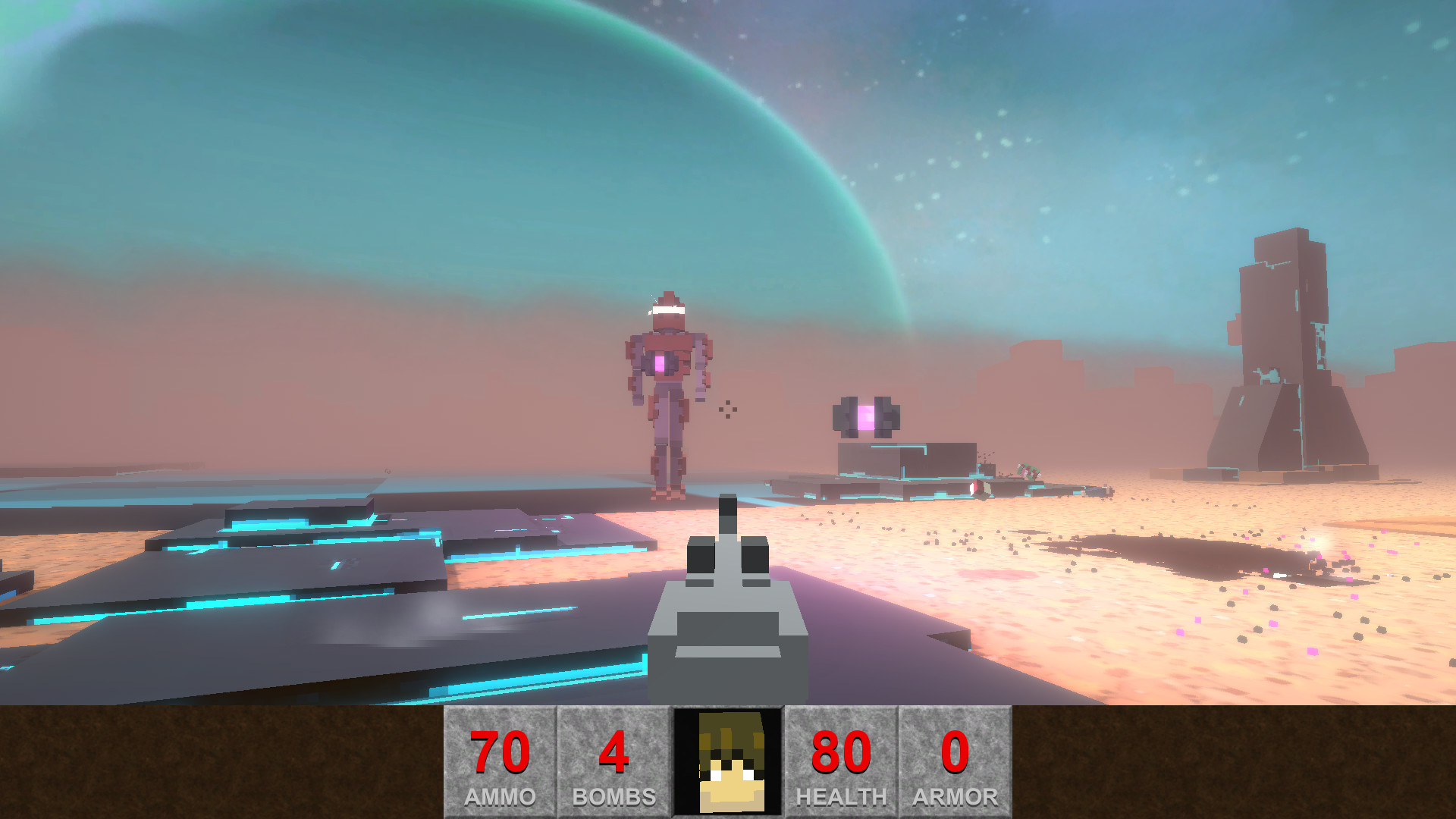Click the AMMO text label
Screen dimensions: 1456x819
(x=498, y=796)
